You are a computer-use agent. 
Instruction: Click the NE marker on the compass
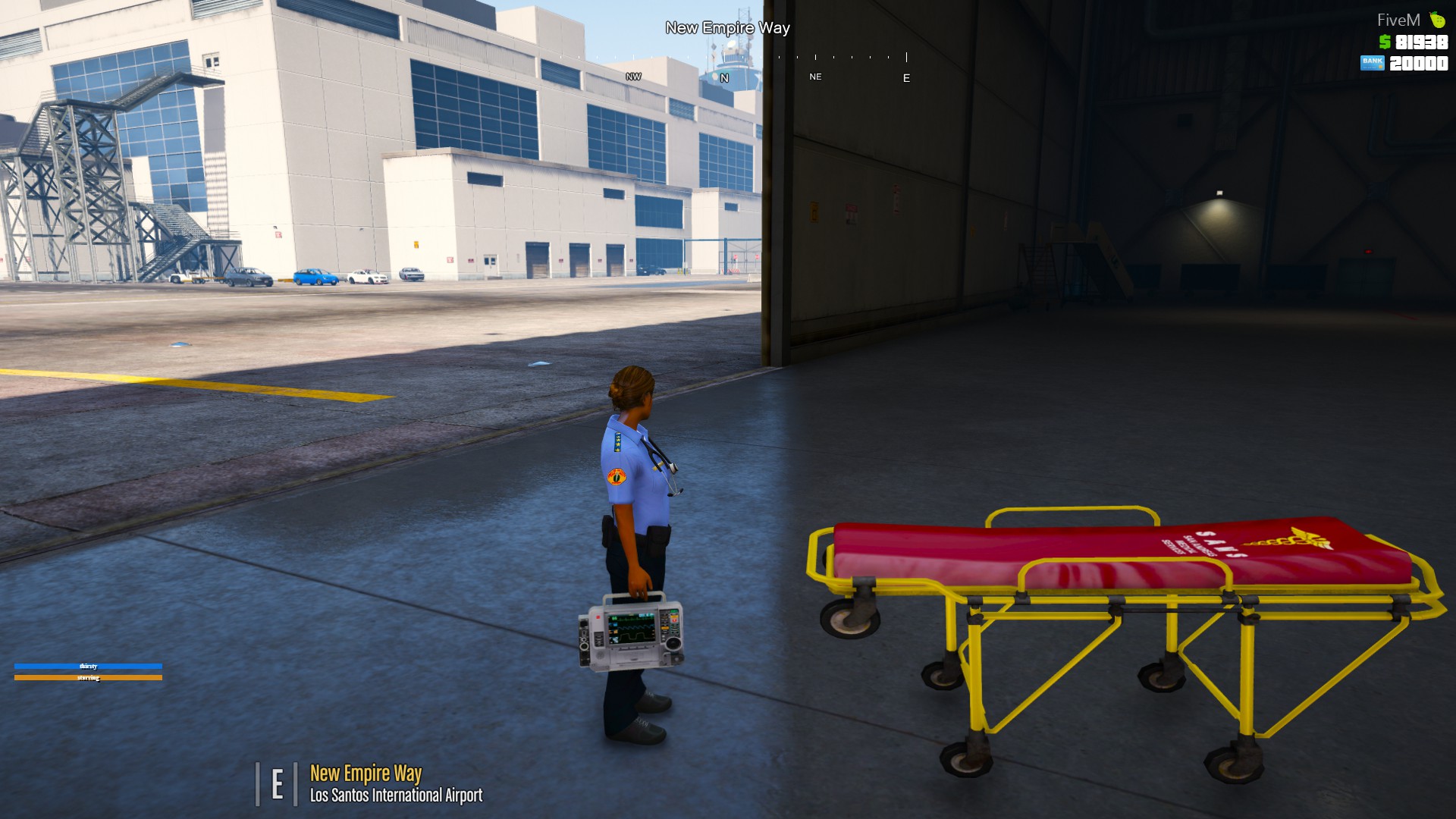[815, 77]
